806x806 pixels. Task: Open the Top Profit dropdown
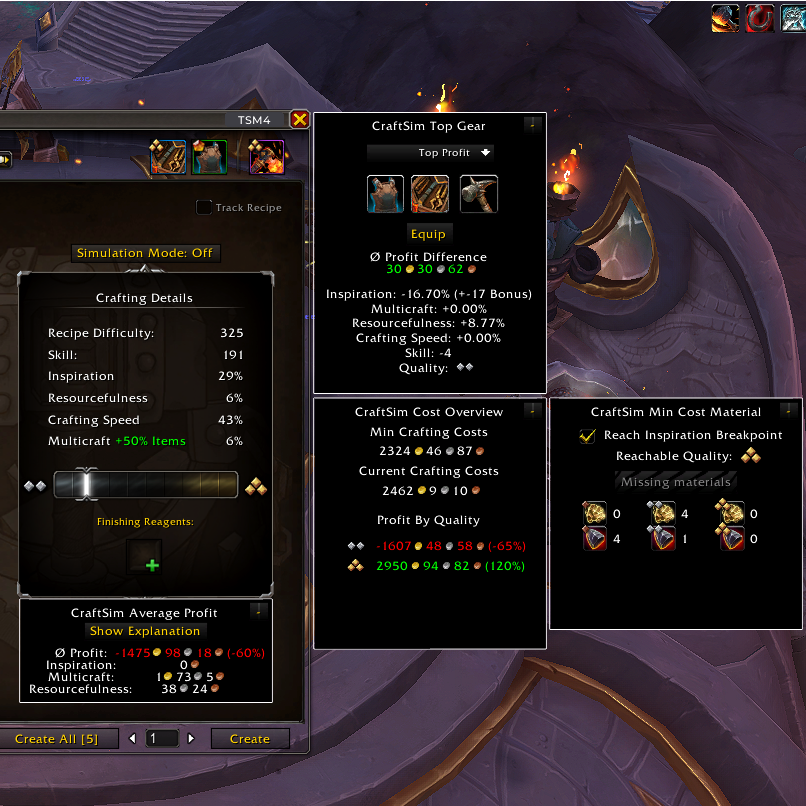[430, 153]
